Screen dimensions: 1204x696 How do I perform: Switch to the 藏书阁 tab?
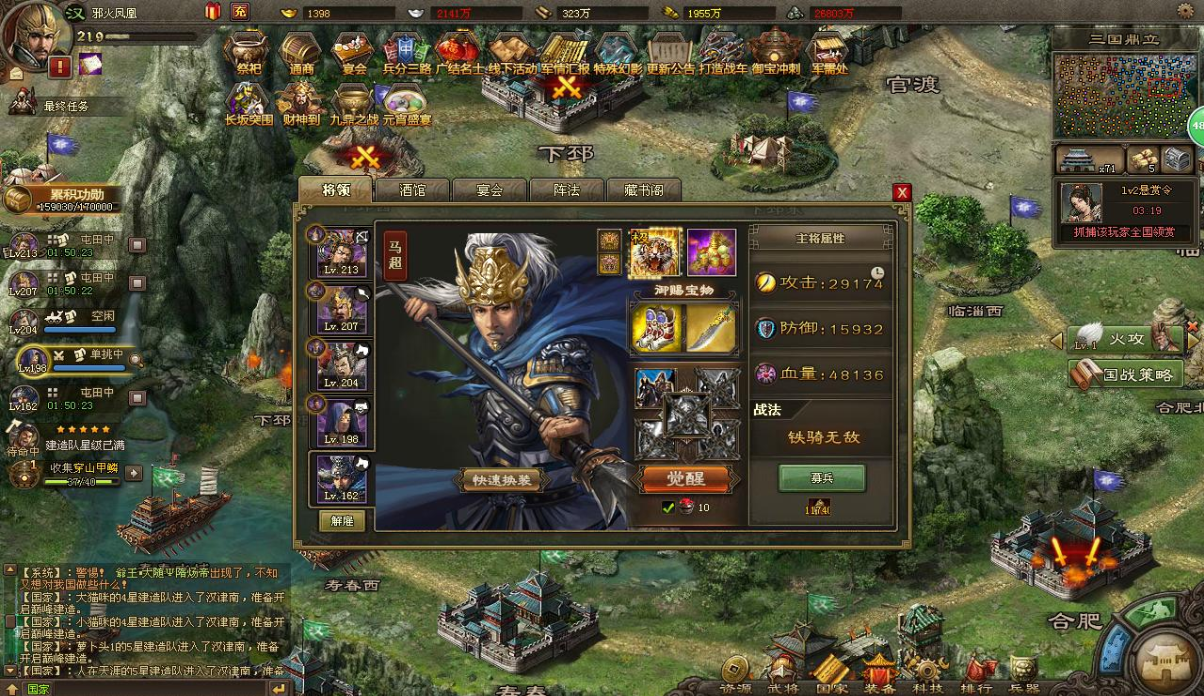(644, 189)
